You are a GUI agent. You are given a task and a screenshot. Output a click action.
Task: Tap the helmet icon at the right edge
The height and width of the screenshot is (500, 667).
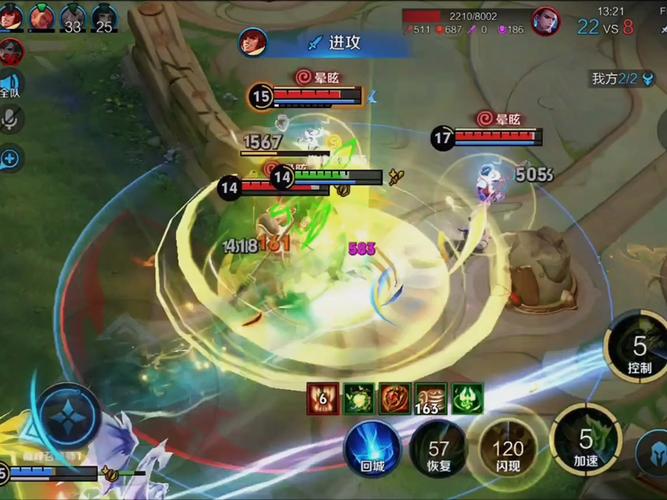point(652,455)
